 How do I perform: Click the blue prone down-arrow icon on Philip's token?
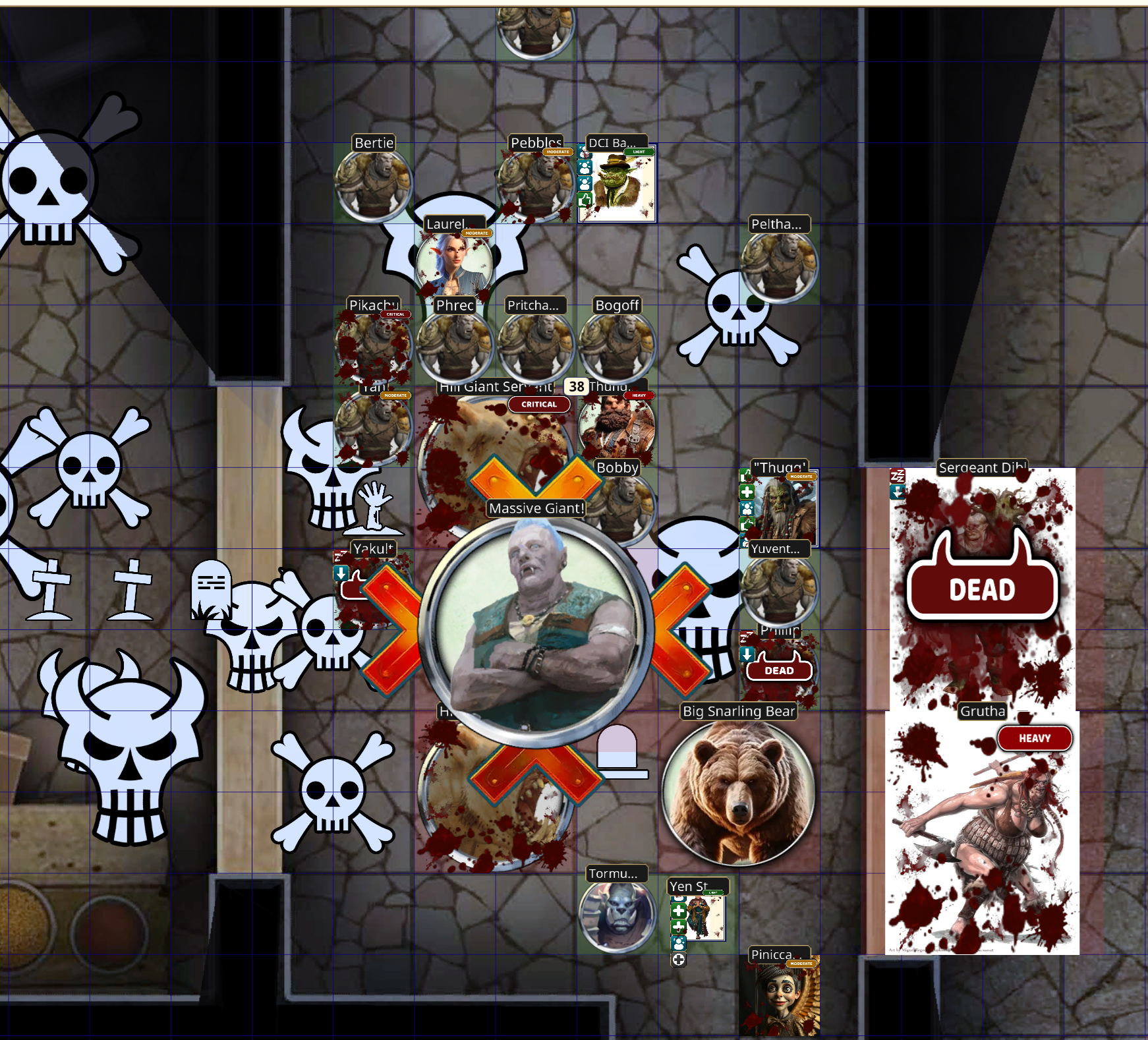746,654
